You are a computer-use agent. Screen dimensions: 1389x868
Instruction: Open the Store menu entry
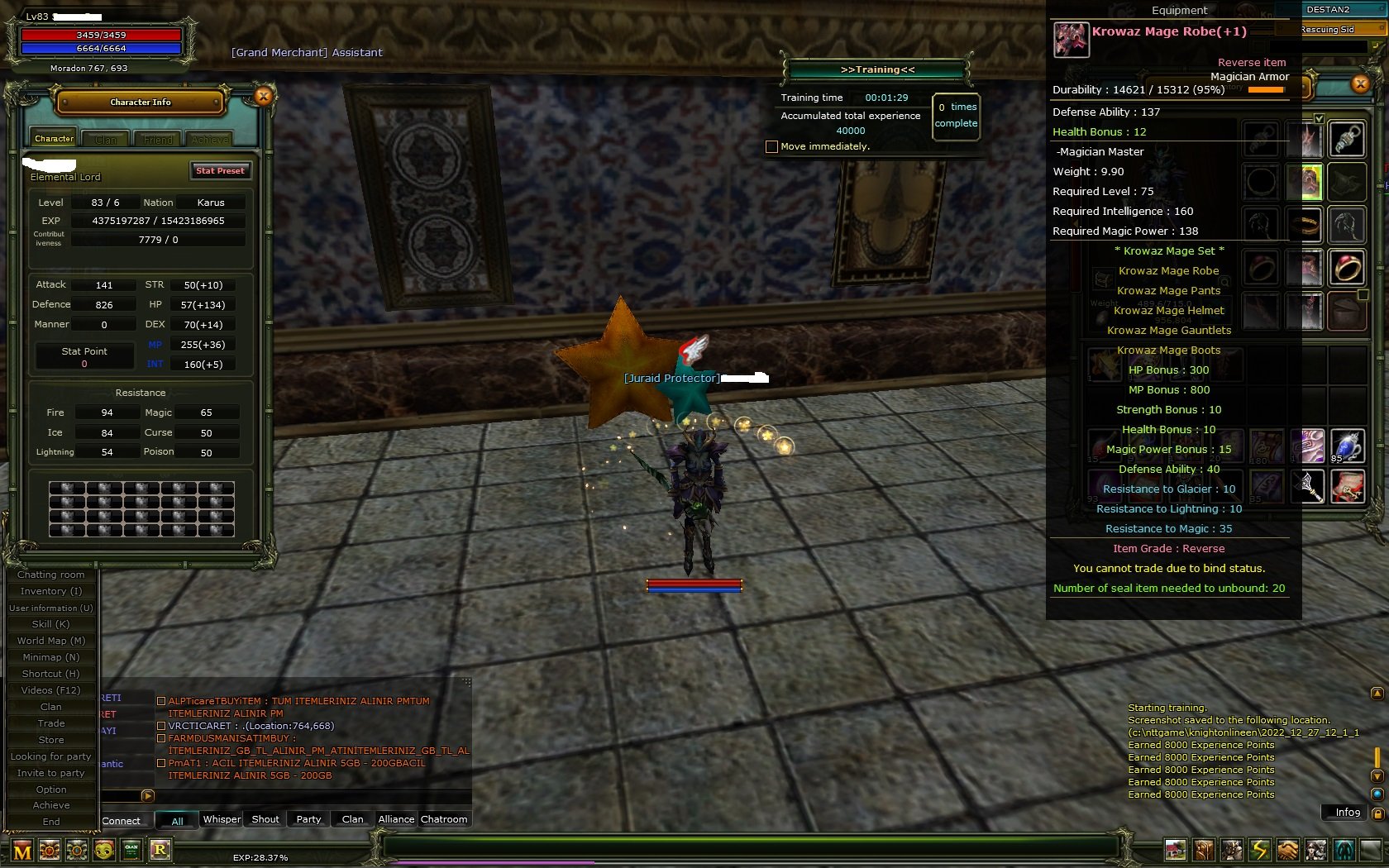pyautogui.click(x=51, y=740)
